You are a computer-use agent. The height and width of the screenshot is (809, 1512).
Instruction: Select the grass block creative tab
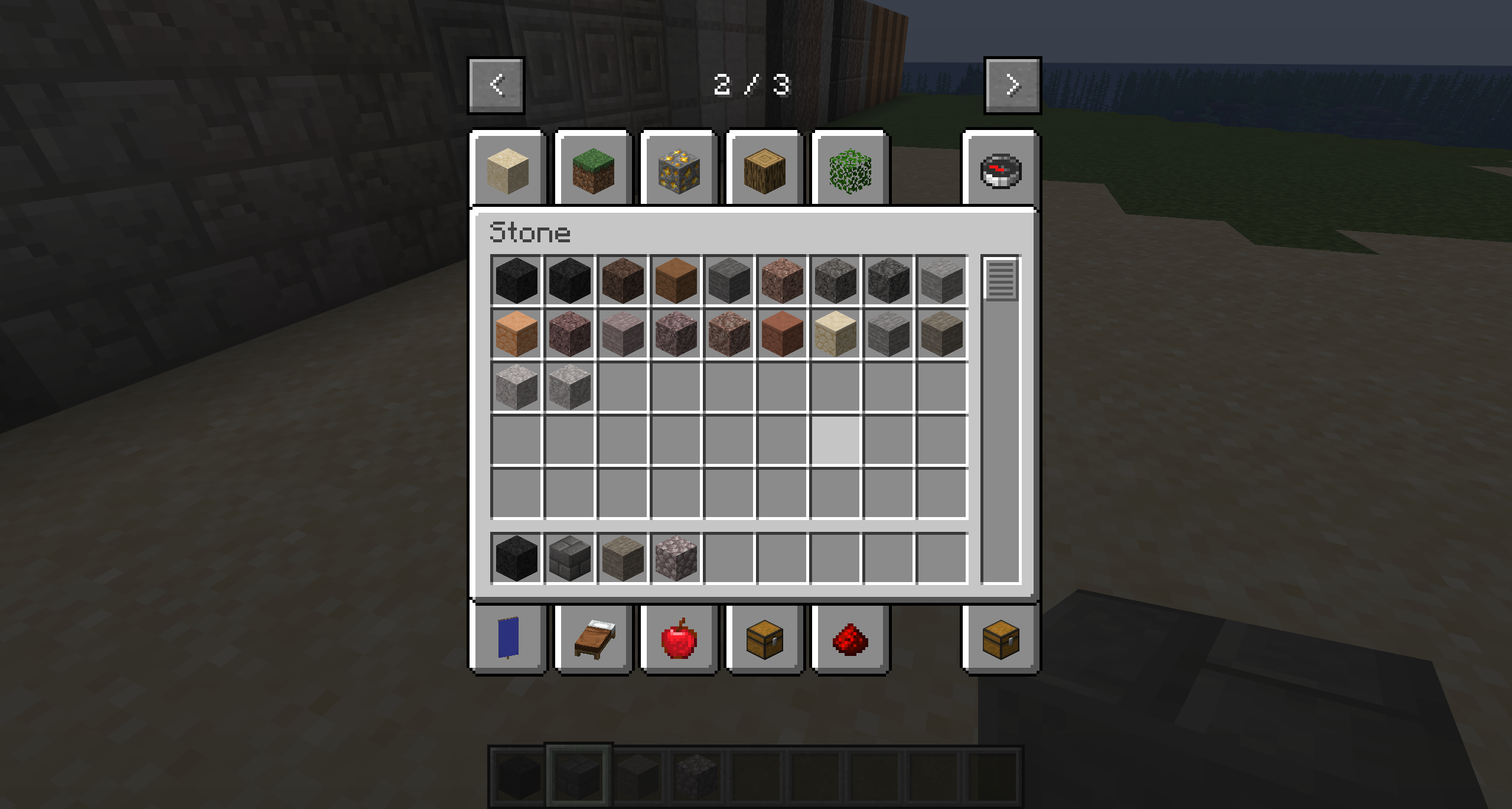click(x=592, y=170)
